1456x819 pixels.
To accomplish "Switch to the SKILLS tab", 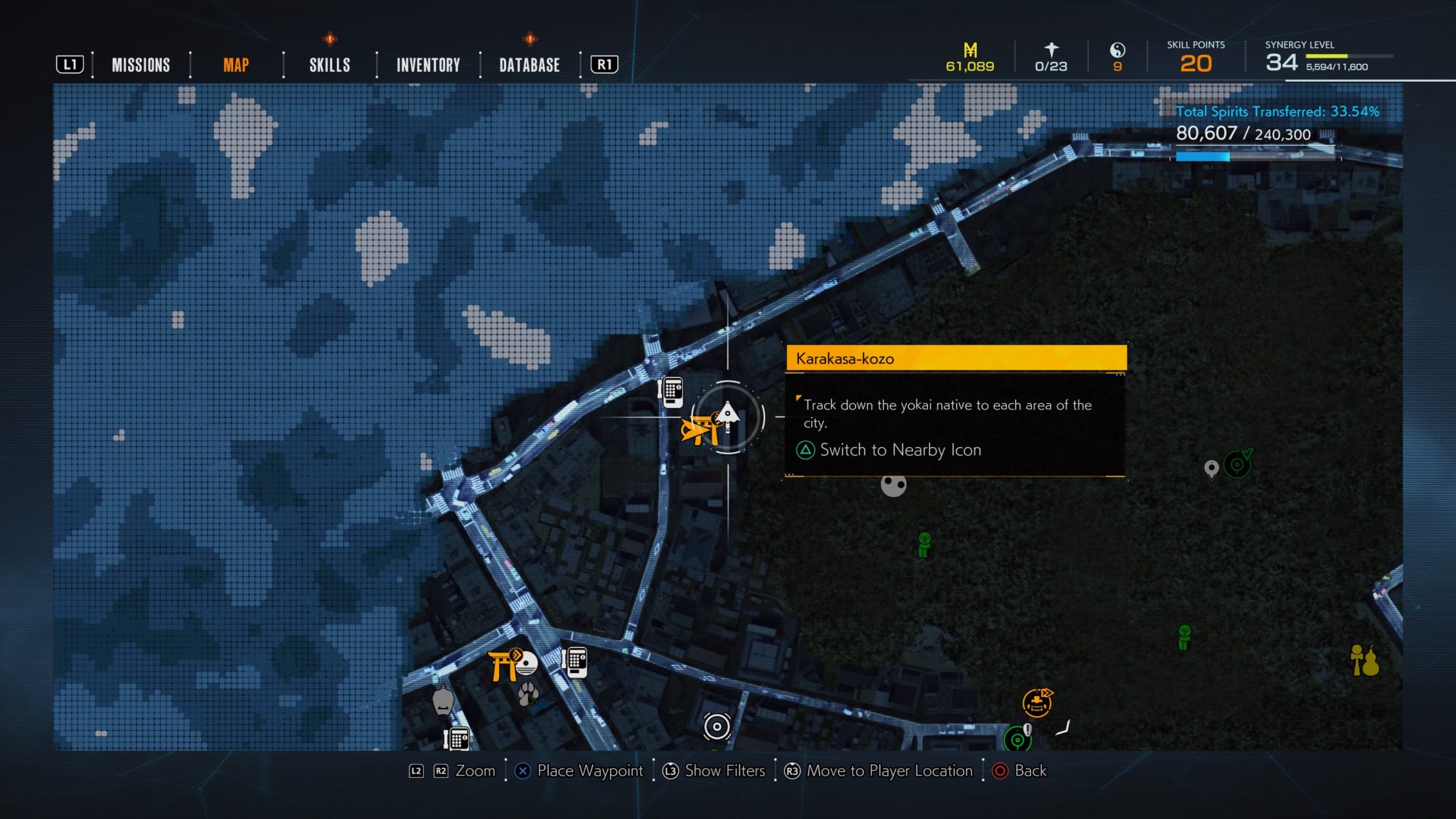I will click(x=329, y=65).
